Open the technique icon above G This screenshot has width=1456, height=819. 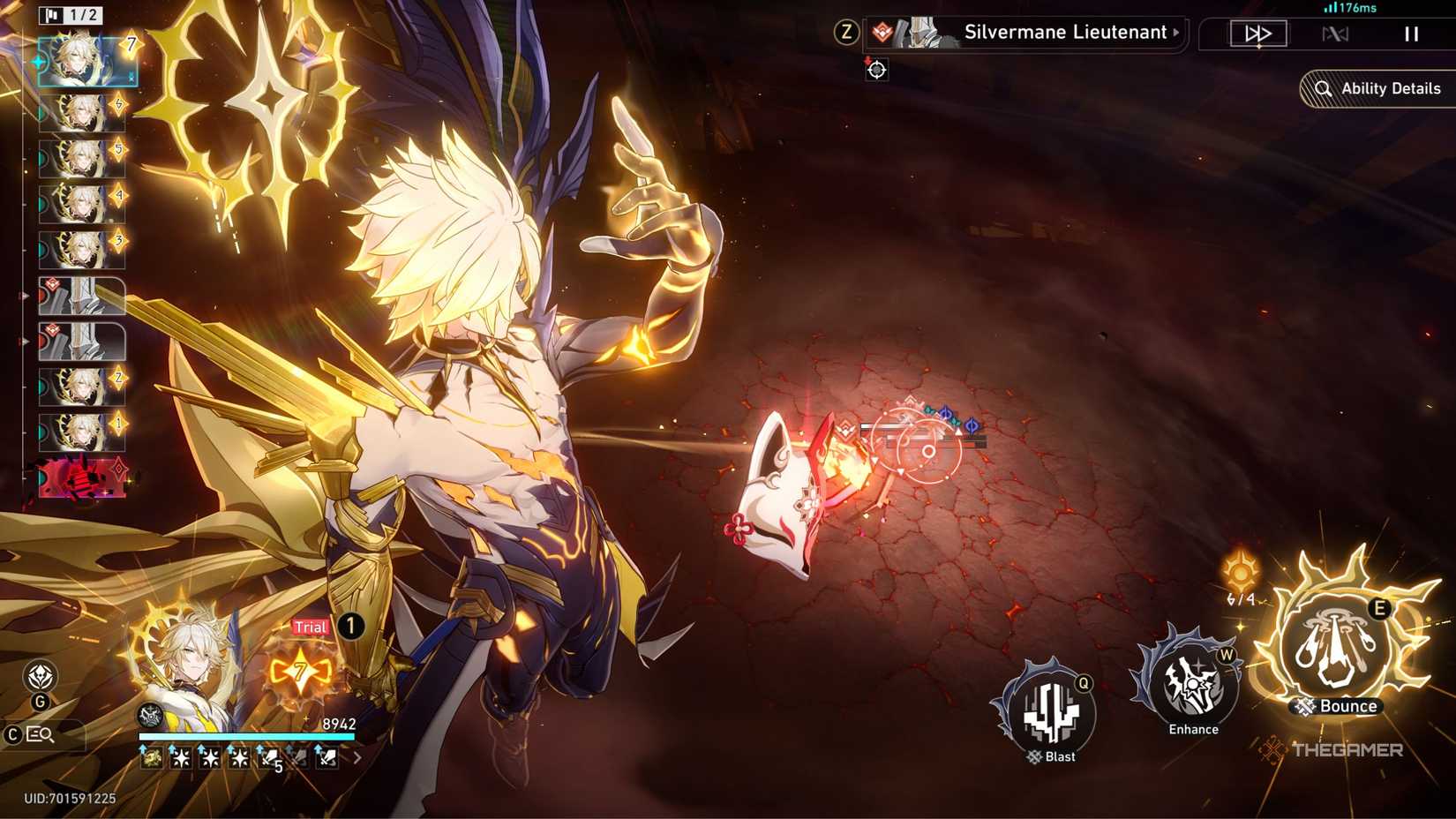[x=40, y=677]
